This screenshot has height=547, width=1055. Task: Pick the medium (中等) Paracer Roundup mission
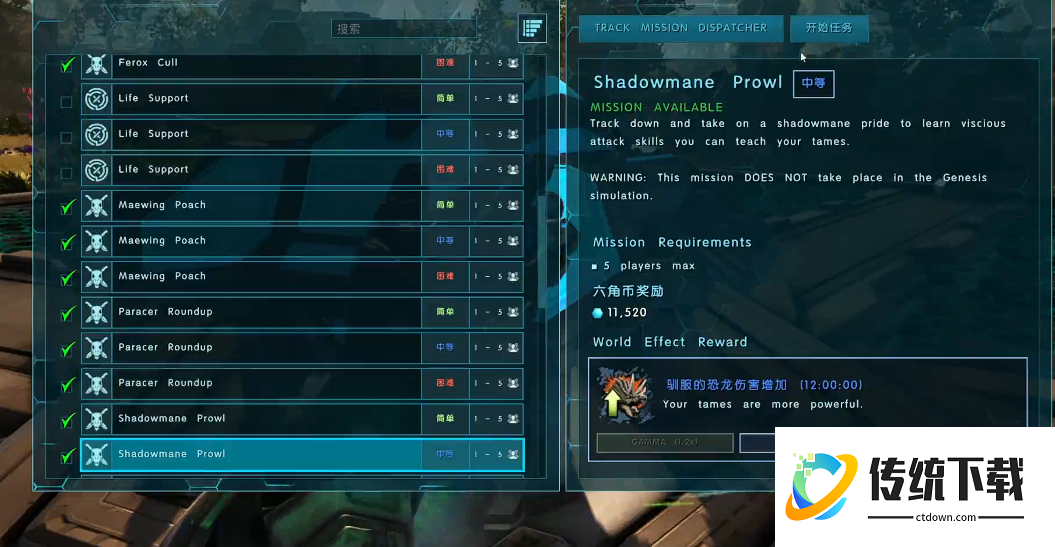point(250,348)
